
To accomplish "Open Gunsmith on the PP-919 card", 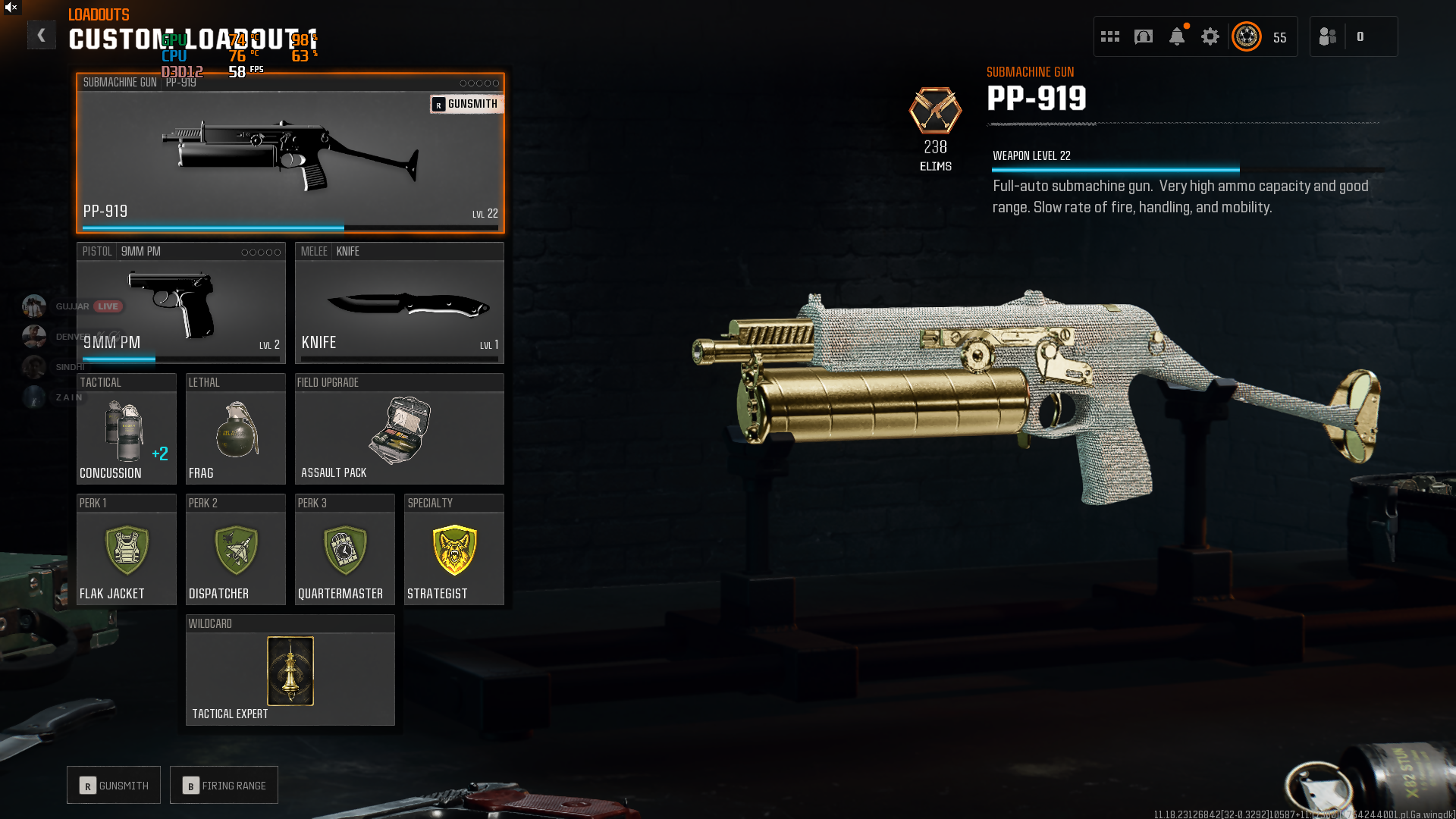I will point(466,104).
